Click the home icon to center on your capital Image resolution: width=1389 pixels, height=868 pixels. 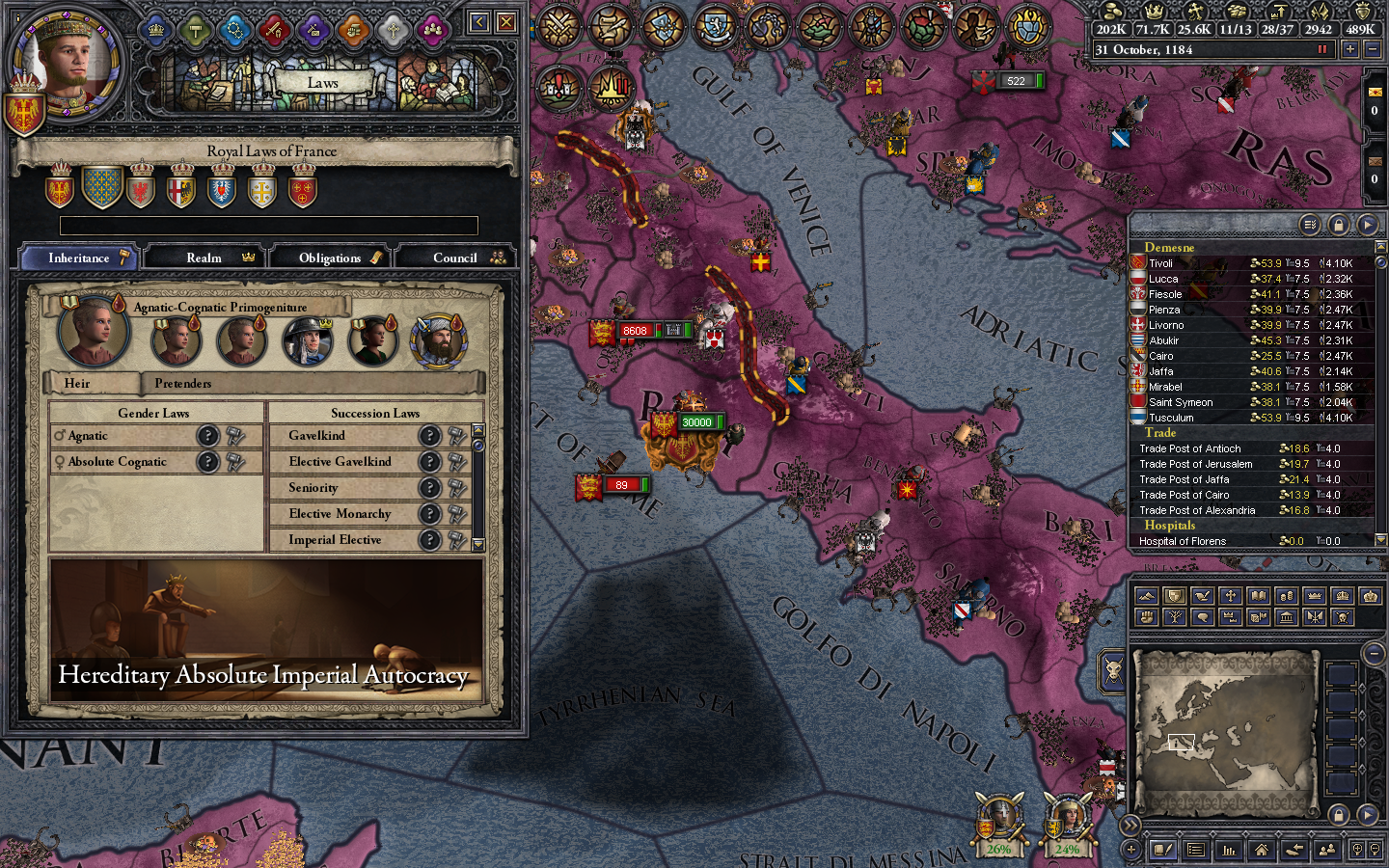pyautogui.click(x=1261, y=851)
